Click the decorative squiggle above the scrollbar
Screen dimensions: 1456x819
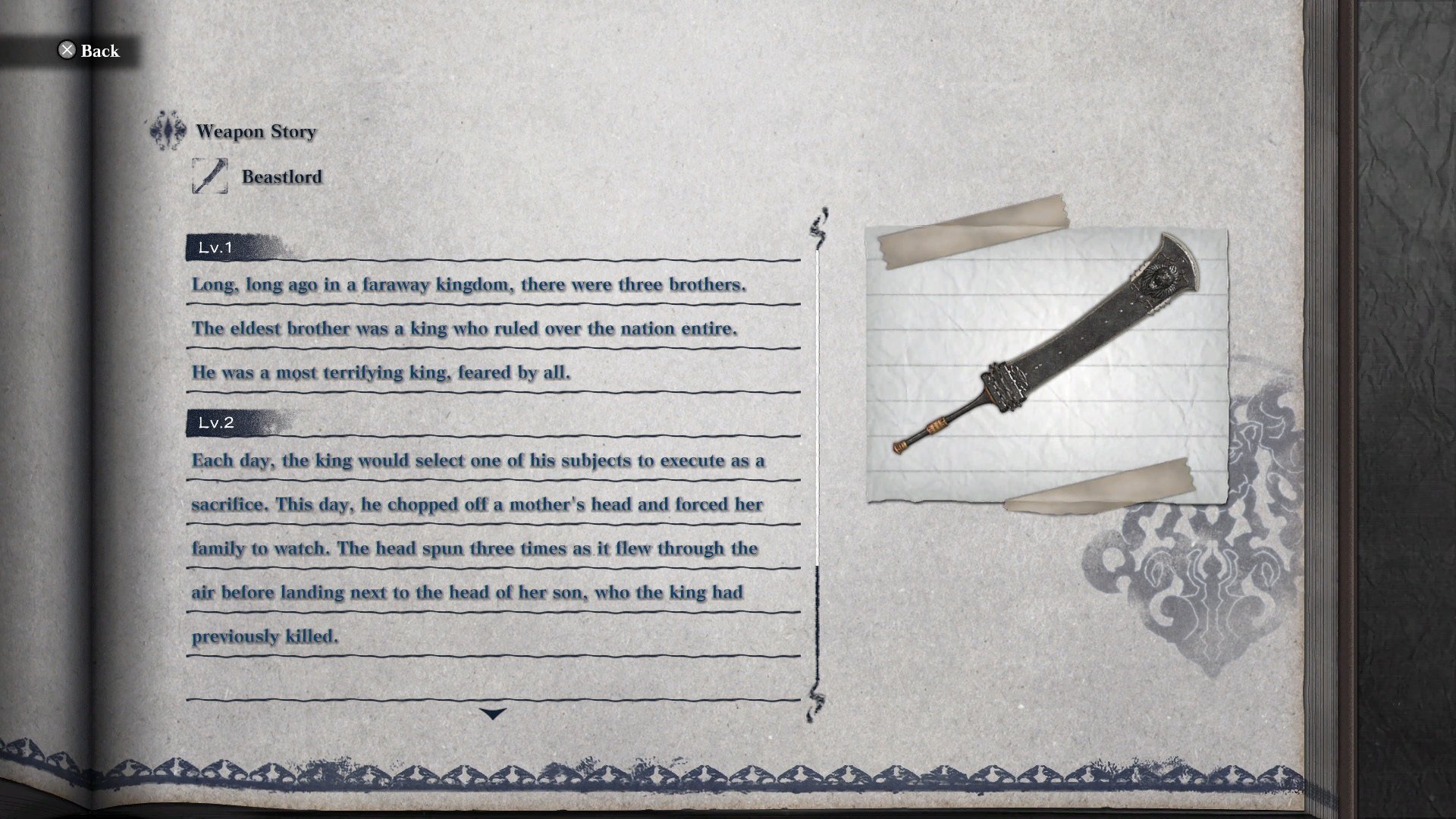click(x=817, y=224)
